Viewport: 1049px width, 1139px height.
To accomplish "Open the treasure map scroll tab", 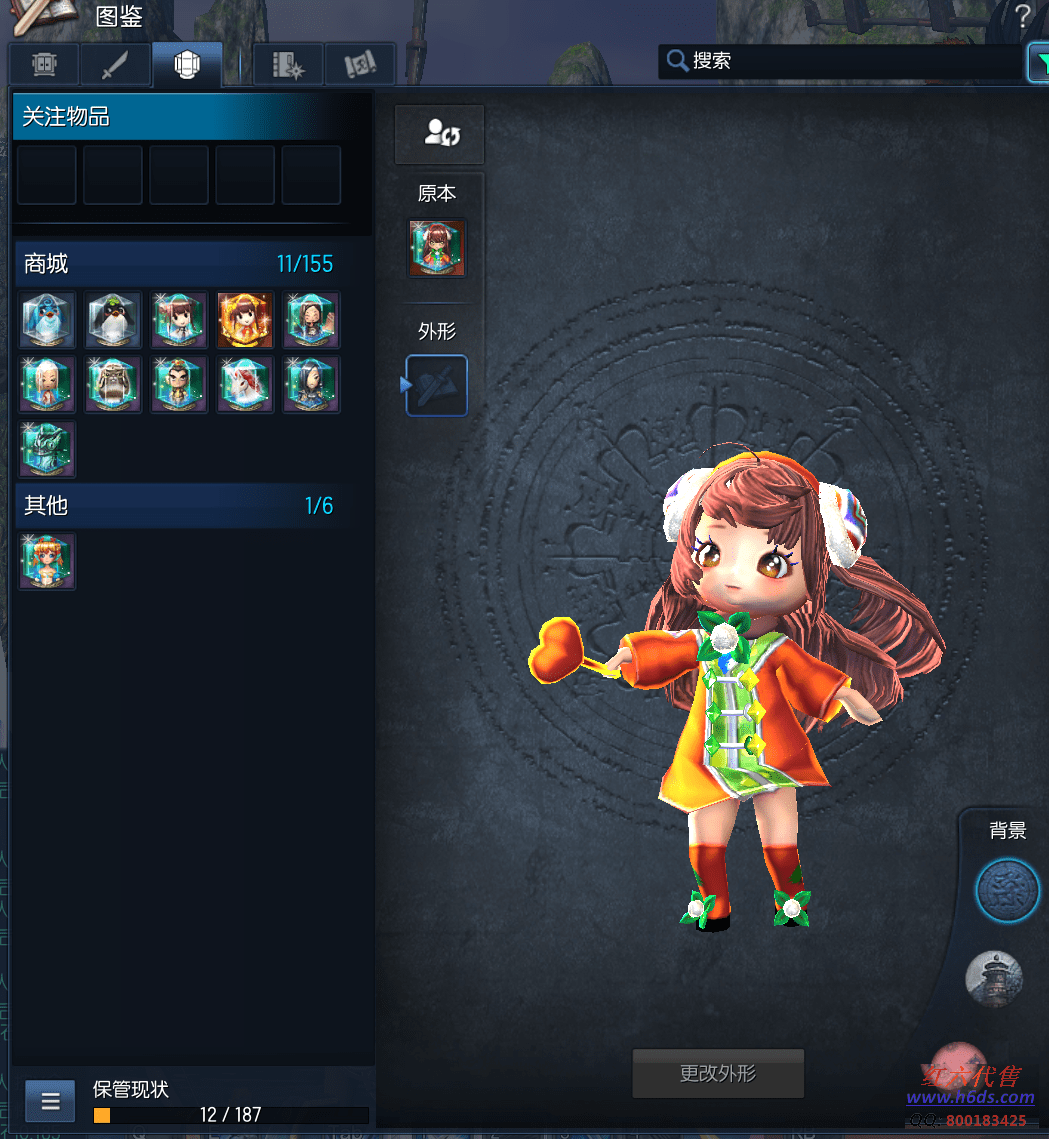I will 360,65.
